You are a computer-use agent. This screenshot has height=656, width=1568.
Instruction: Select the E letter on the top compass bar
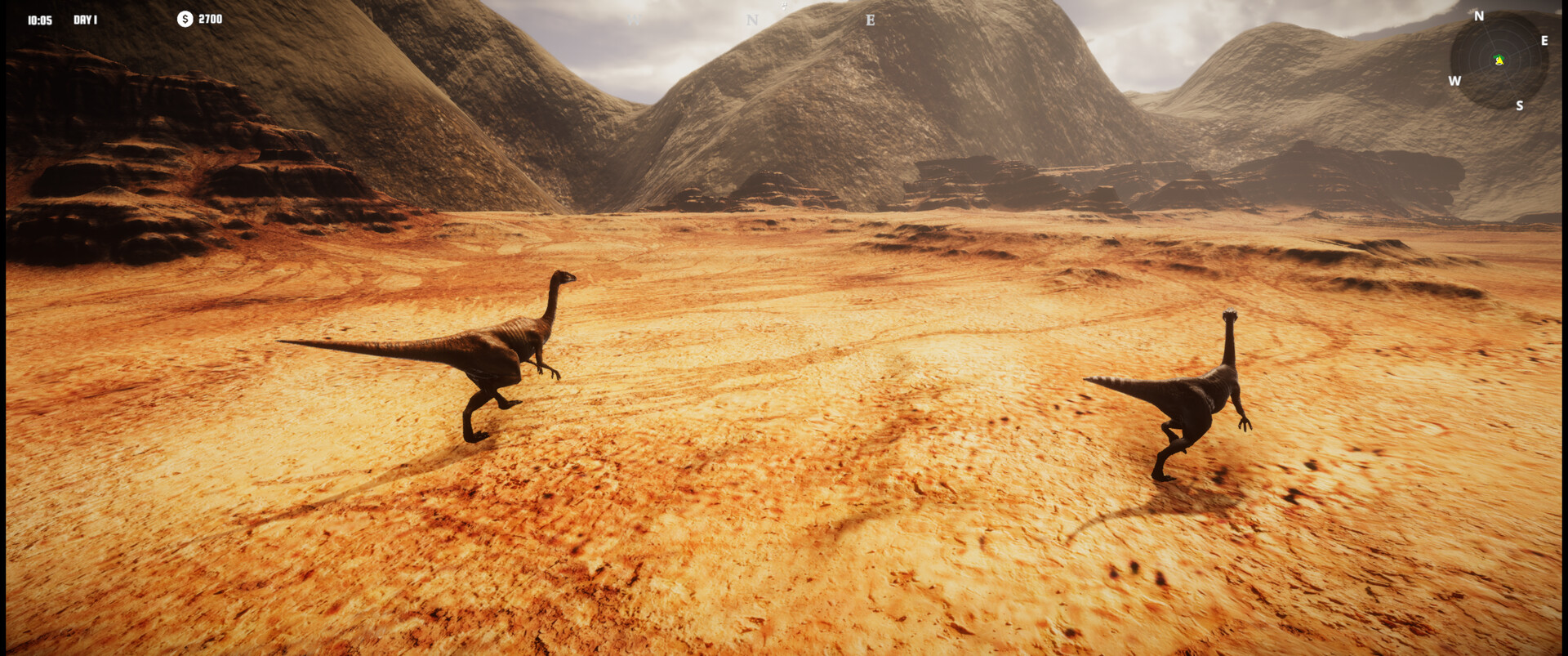[x=869, y=20]
